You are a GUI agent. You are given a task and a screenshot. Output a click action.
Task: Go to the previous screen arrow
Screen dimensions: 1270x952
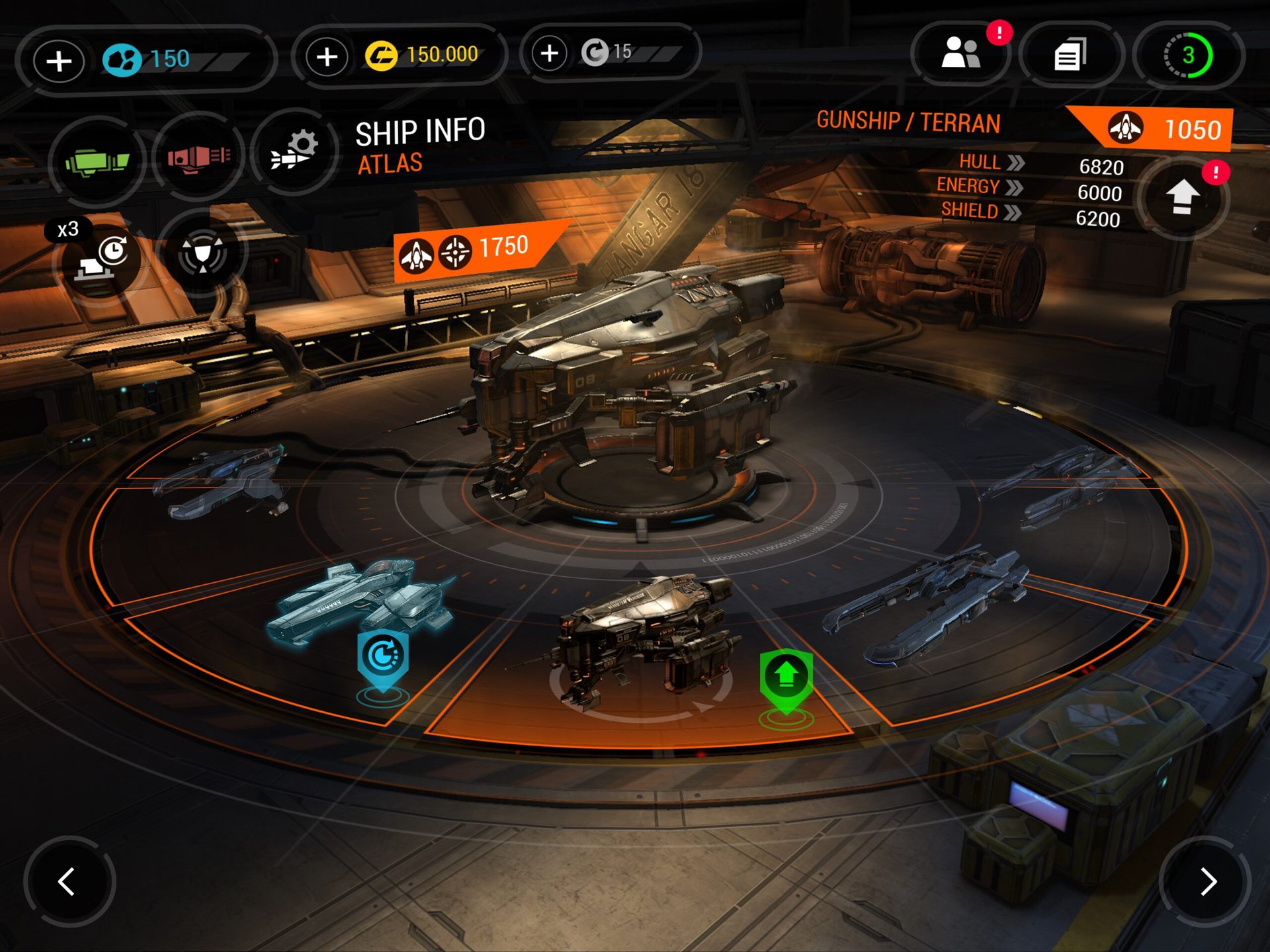tap(67, 881)
